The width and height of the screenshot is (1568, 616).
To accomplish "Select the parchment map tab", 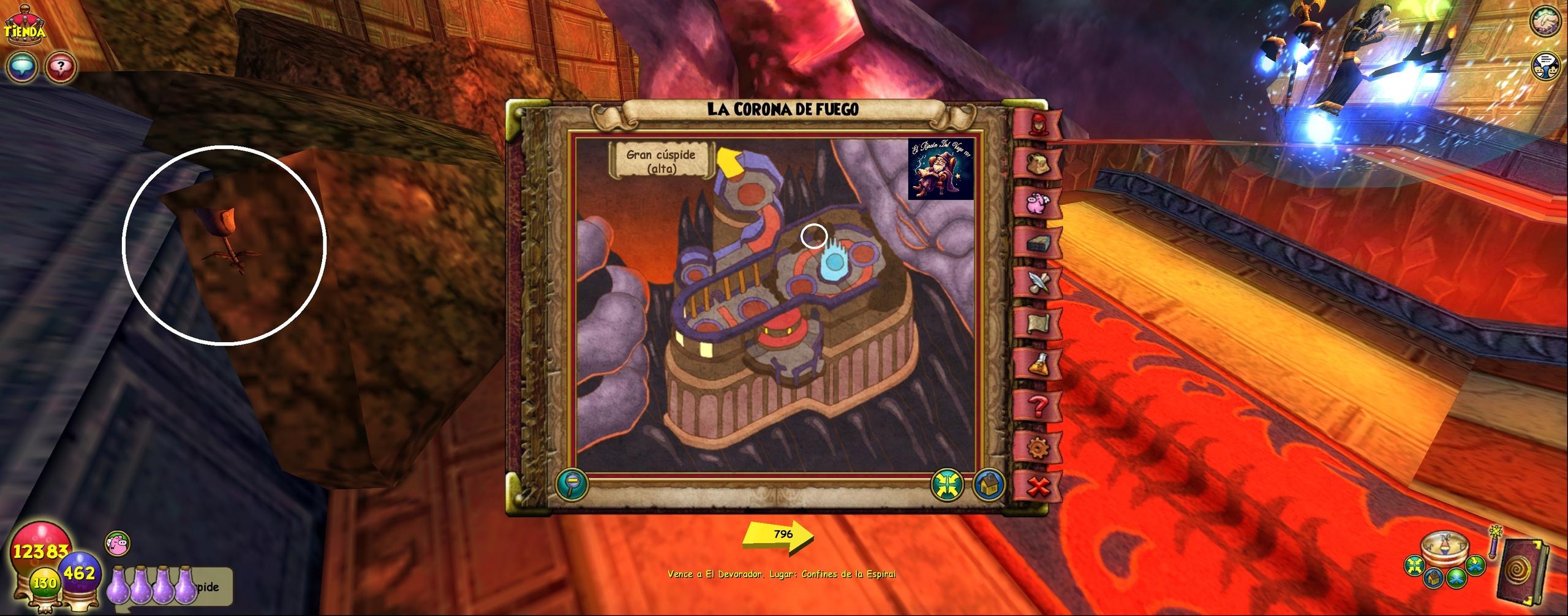I will (x=1038, y=323).
